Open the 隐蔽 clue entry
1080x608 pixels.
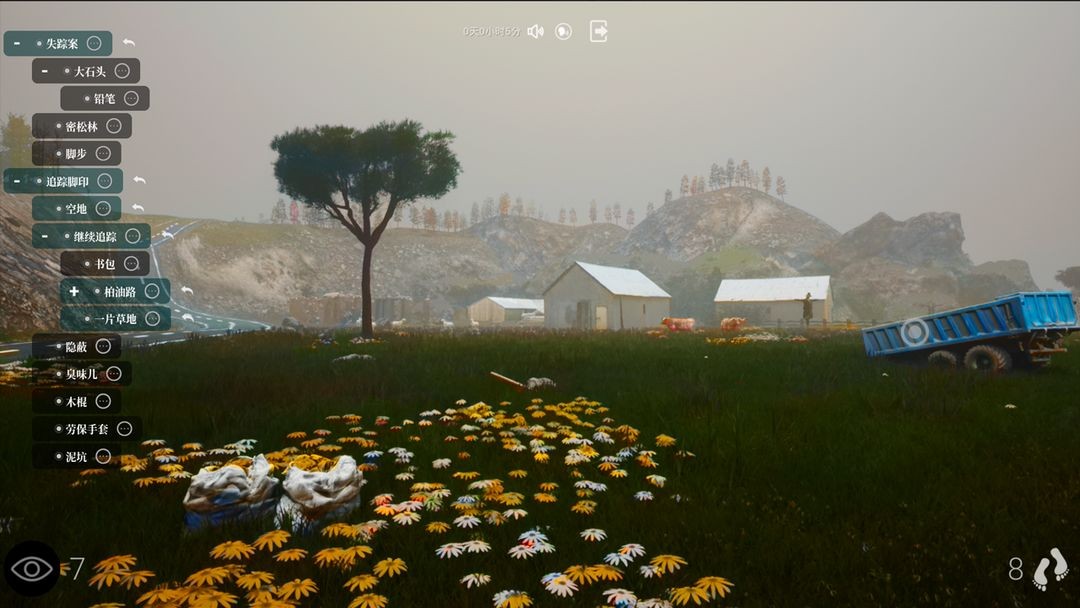(x=76, y=346)
